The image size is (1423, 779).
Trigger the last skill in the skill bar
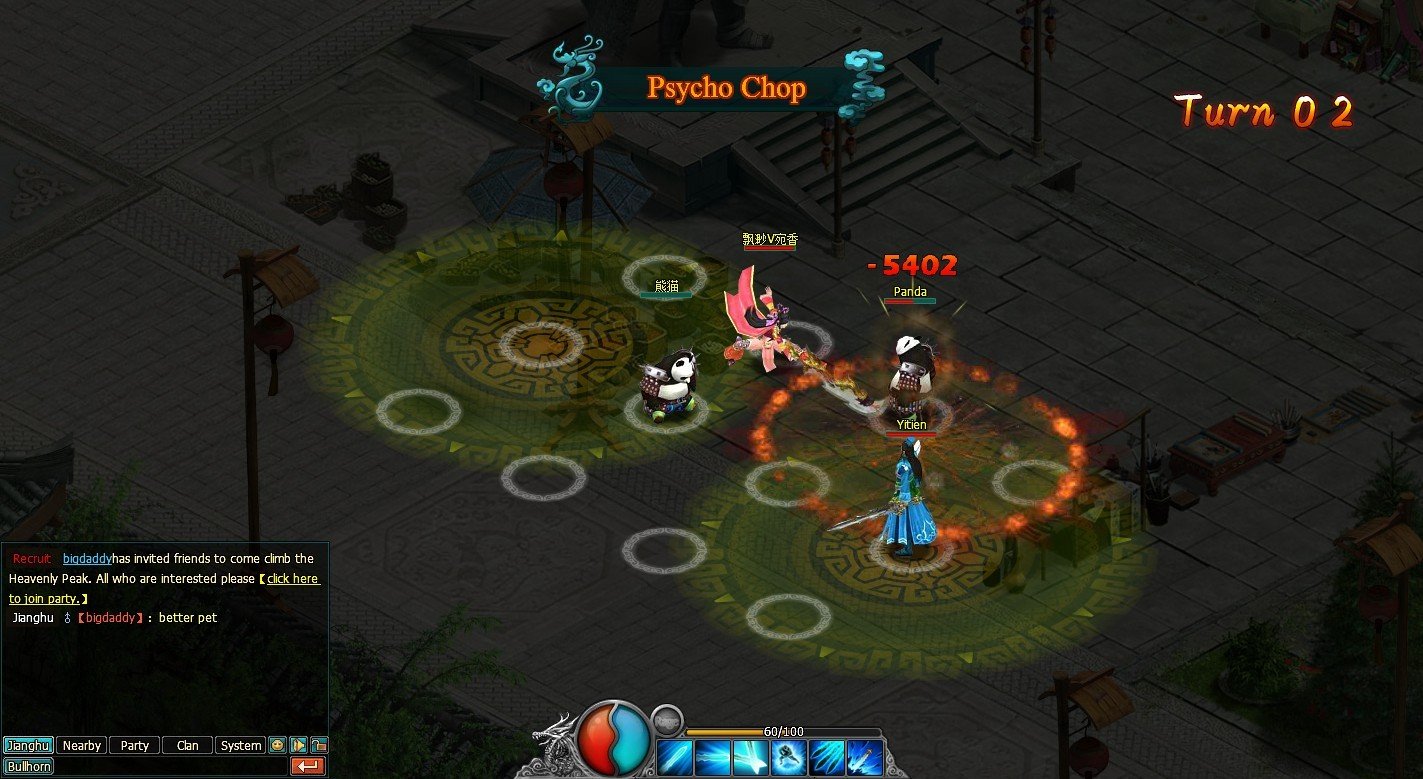pyautogui.click(x=864, y=757)
